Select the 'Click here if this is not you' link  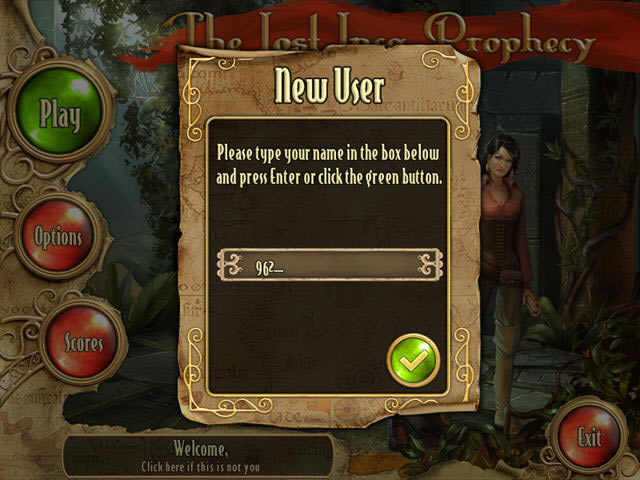(x=200, y=466)
